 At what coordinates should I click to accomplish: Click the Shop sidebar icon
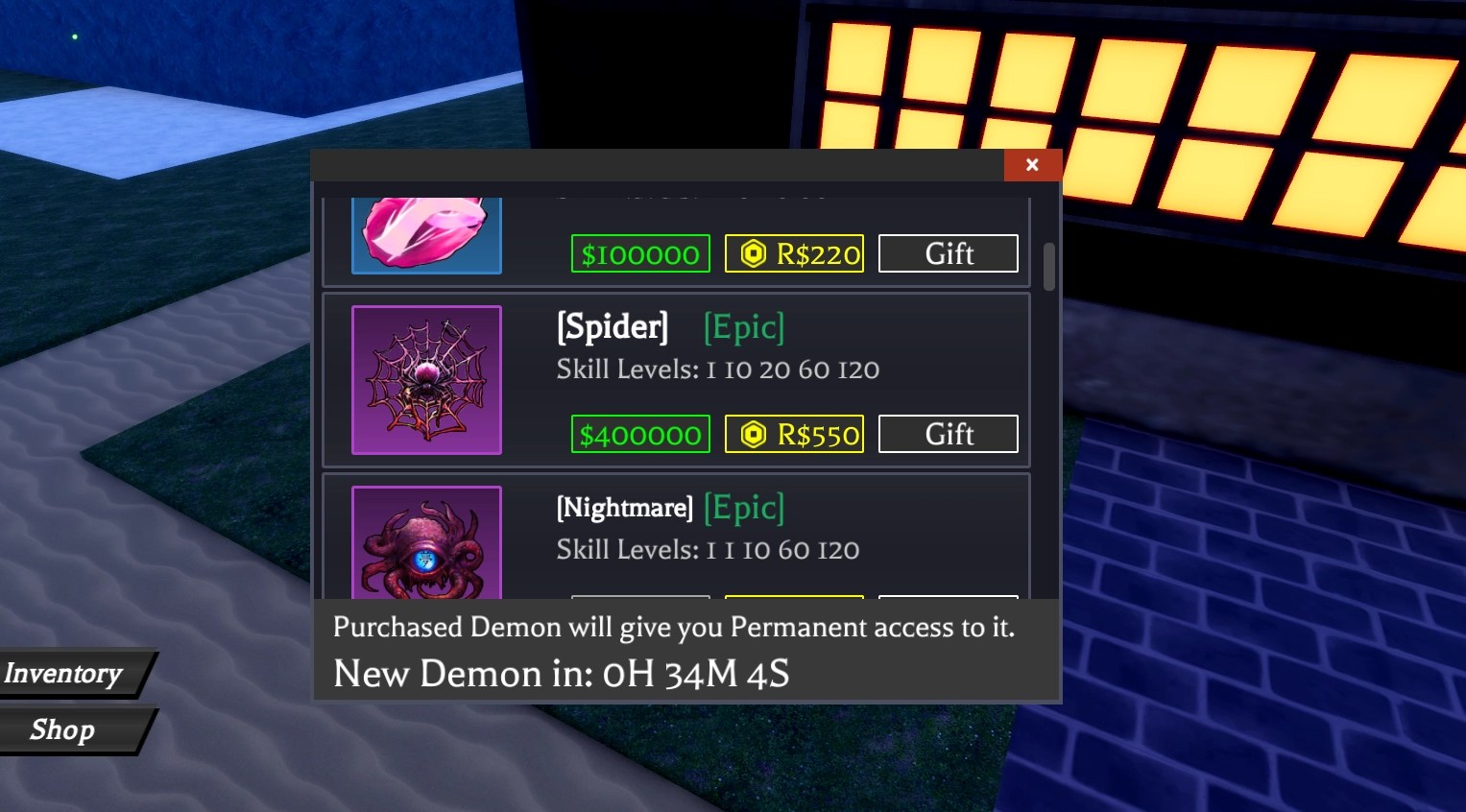click(x=62, y=729)
